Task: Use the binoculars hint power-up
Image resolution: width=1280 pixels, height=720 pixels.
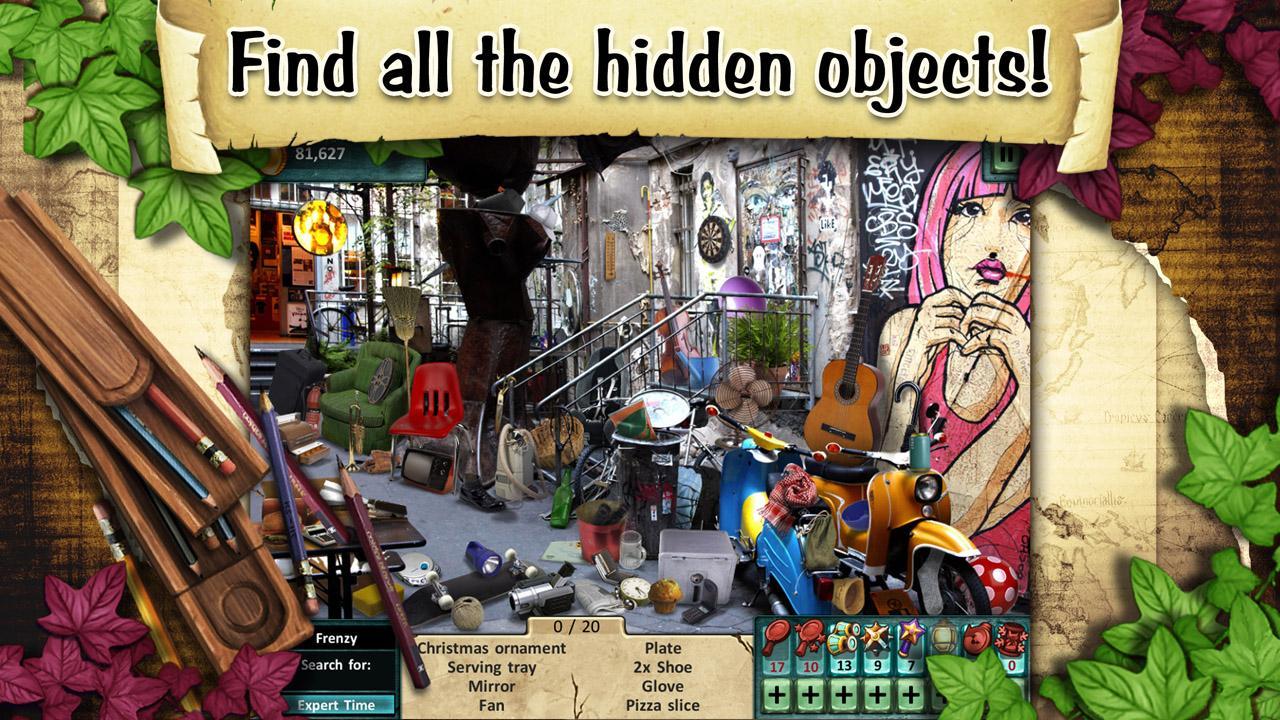Action: [x=843, y=637]
